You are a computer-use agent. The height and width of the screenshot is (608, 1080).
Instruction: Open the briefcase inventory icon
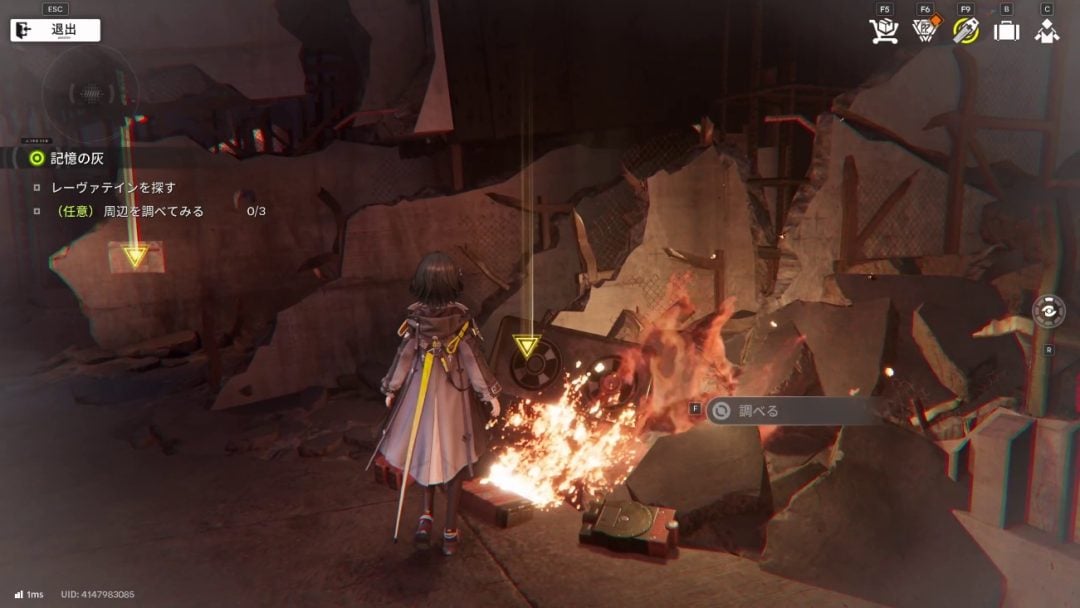click(x=1006, y=31)
